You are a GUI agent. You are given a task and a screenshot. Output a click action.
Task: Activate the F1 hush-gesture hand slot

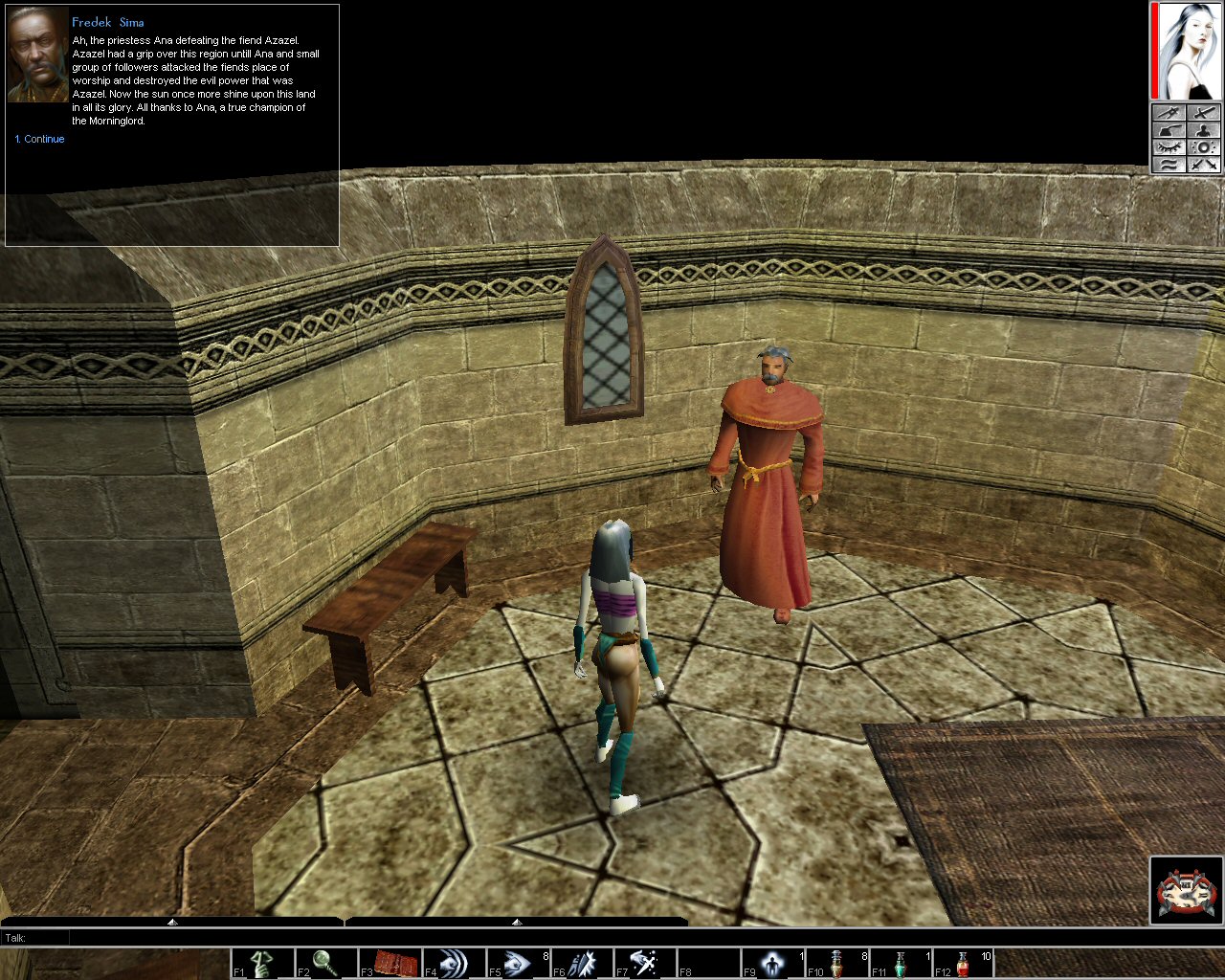[263, 963]
